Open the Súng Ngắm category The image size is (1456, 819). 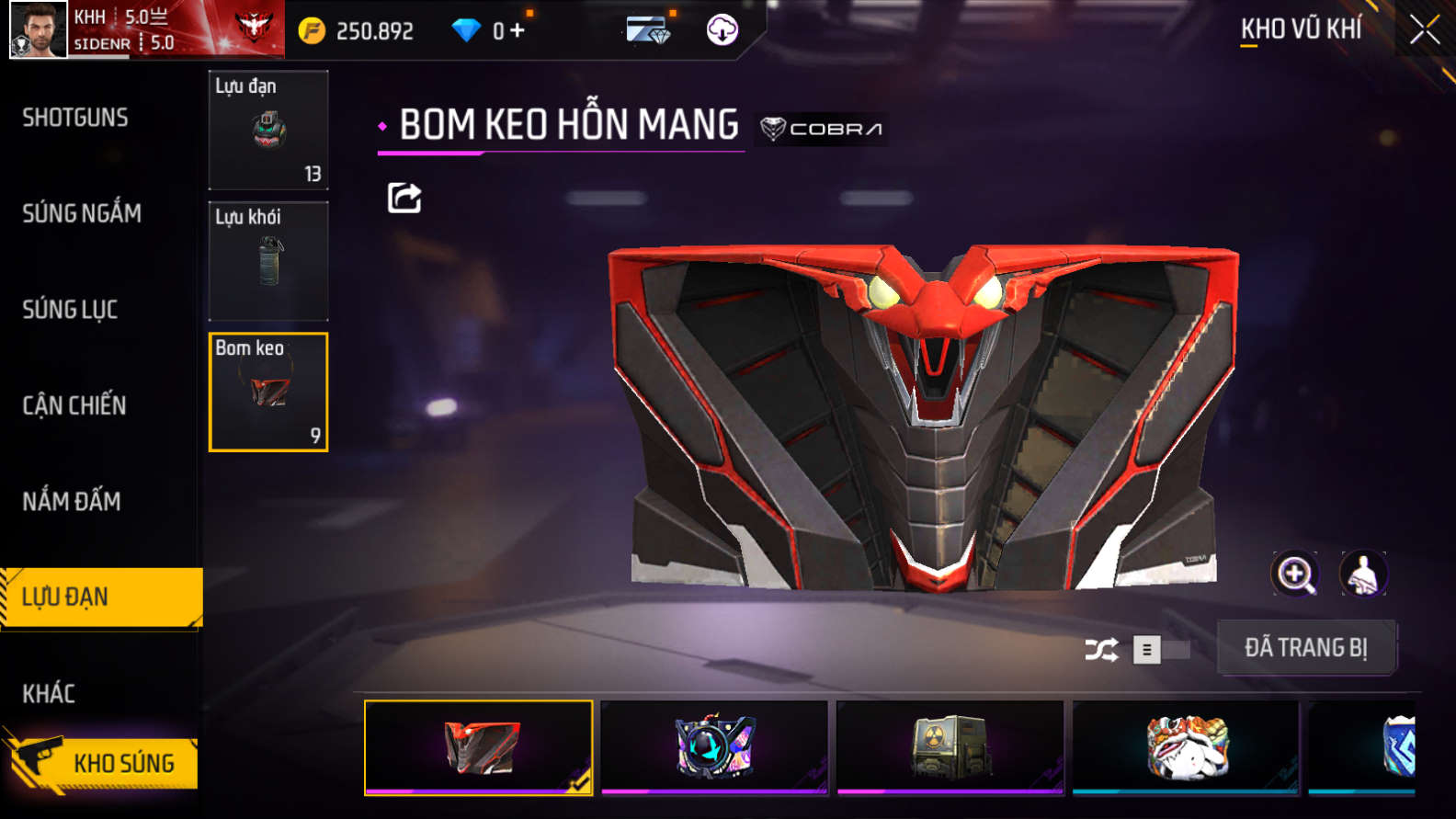coord(82,213)
